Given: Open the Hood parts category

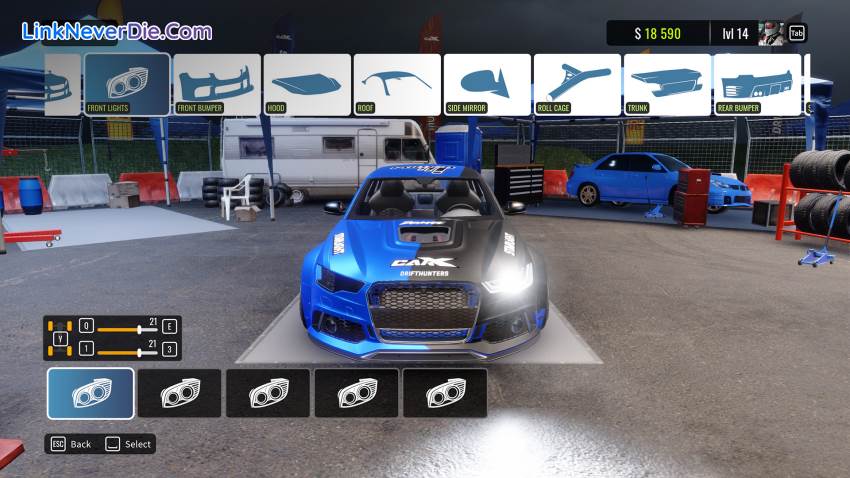Looking at the screenshot, I should click(x=307, y=84).
